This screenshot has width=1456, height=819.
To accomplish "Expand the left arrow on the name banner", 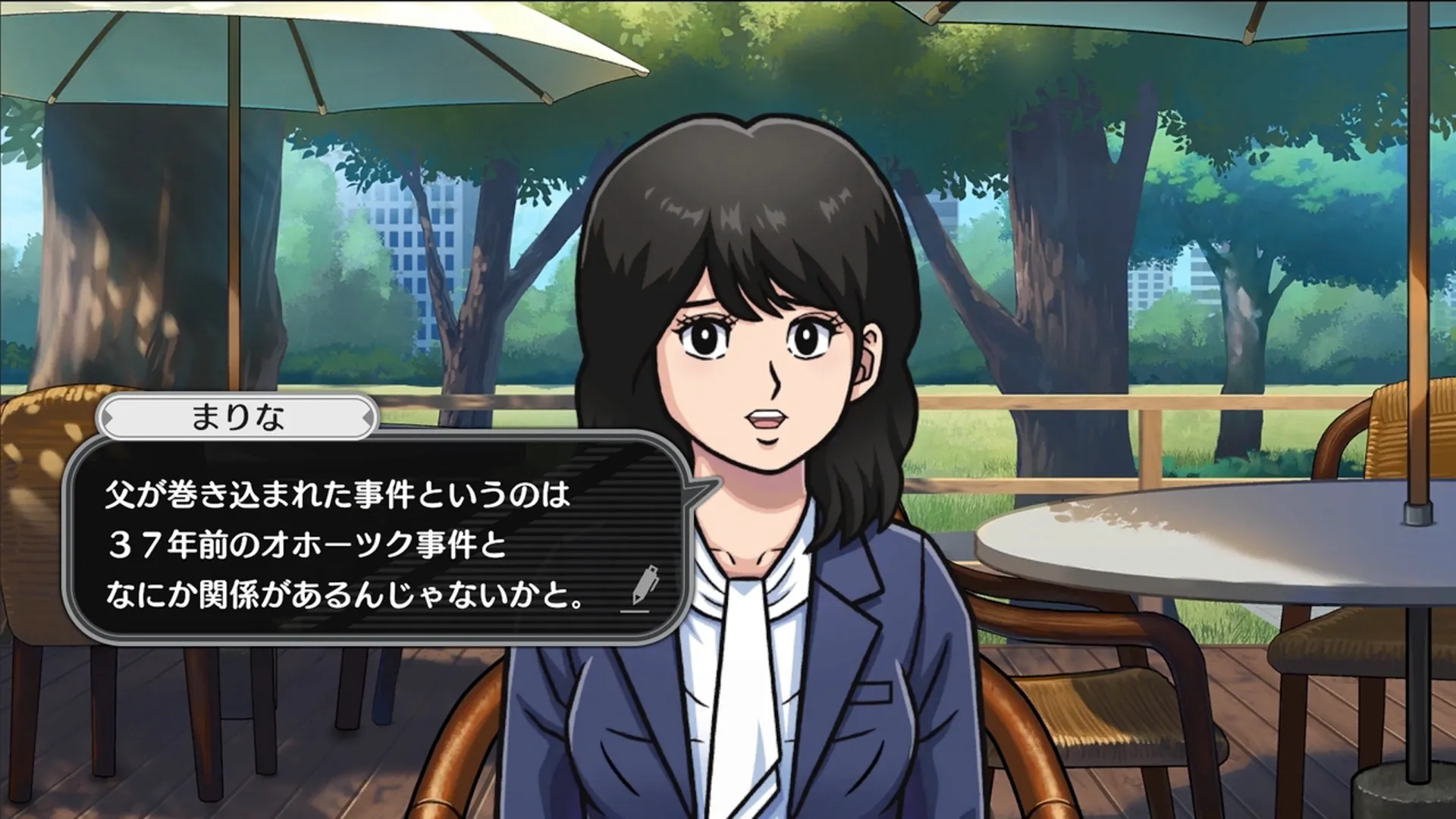I will 108,416.
